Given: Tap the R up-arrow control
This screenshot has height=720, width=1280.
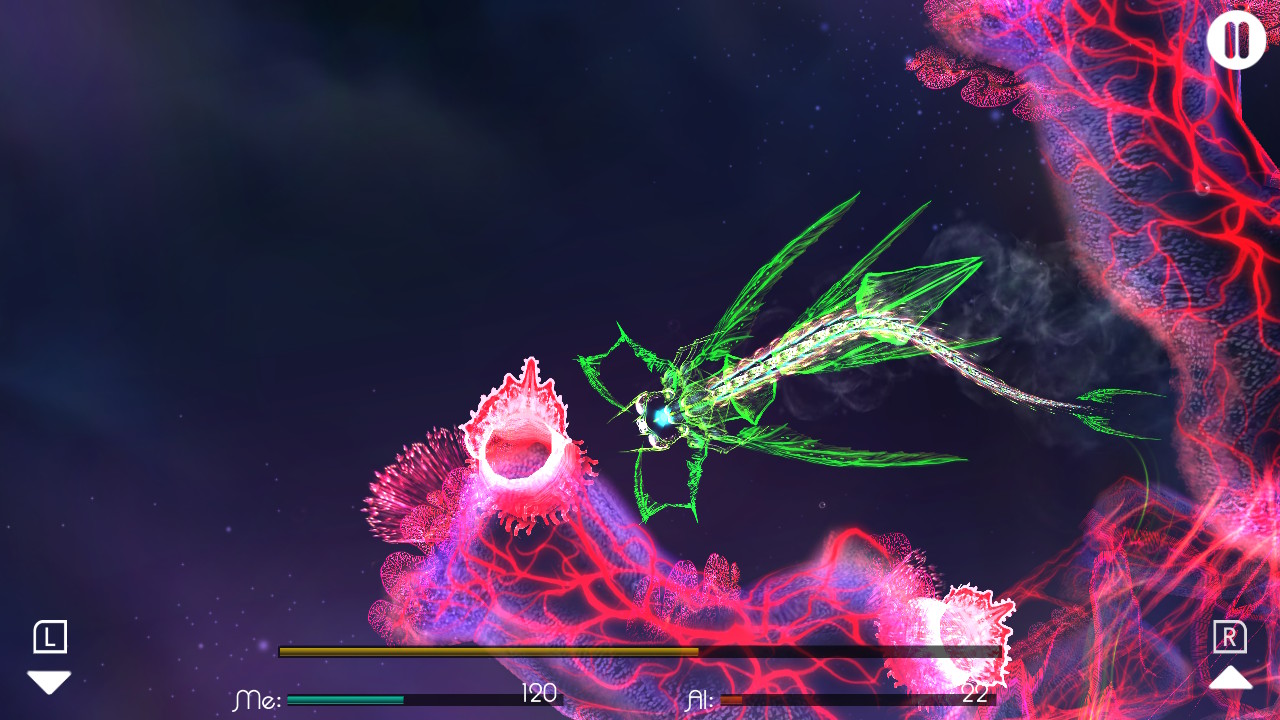Looking at the screenshot, I should click(x=1230, y=677).
